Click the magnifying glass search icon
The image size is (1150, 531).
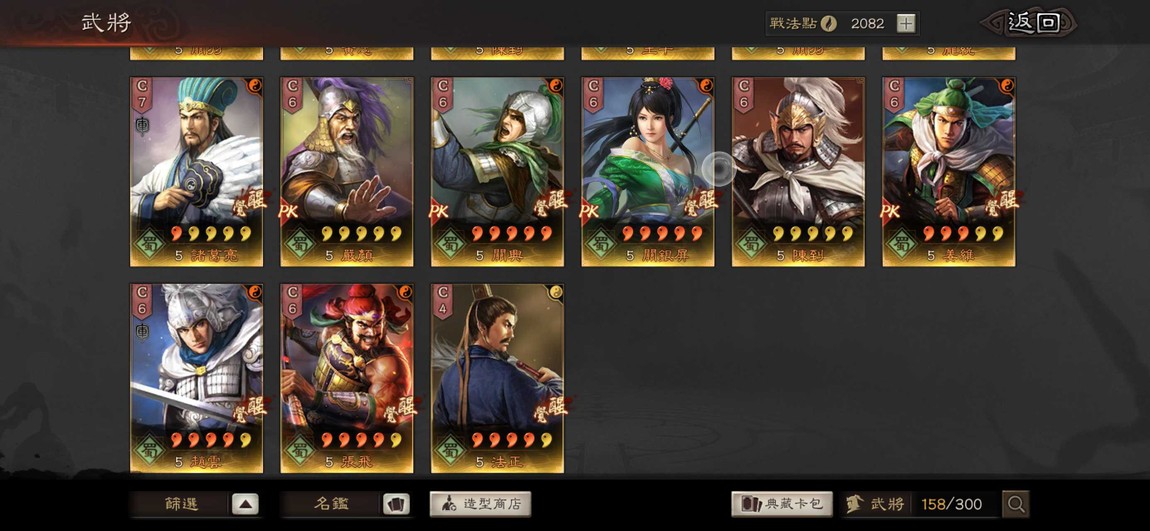coord(1015,504)
